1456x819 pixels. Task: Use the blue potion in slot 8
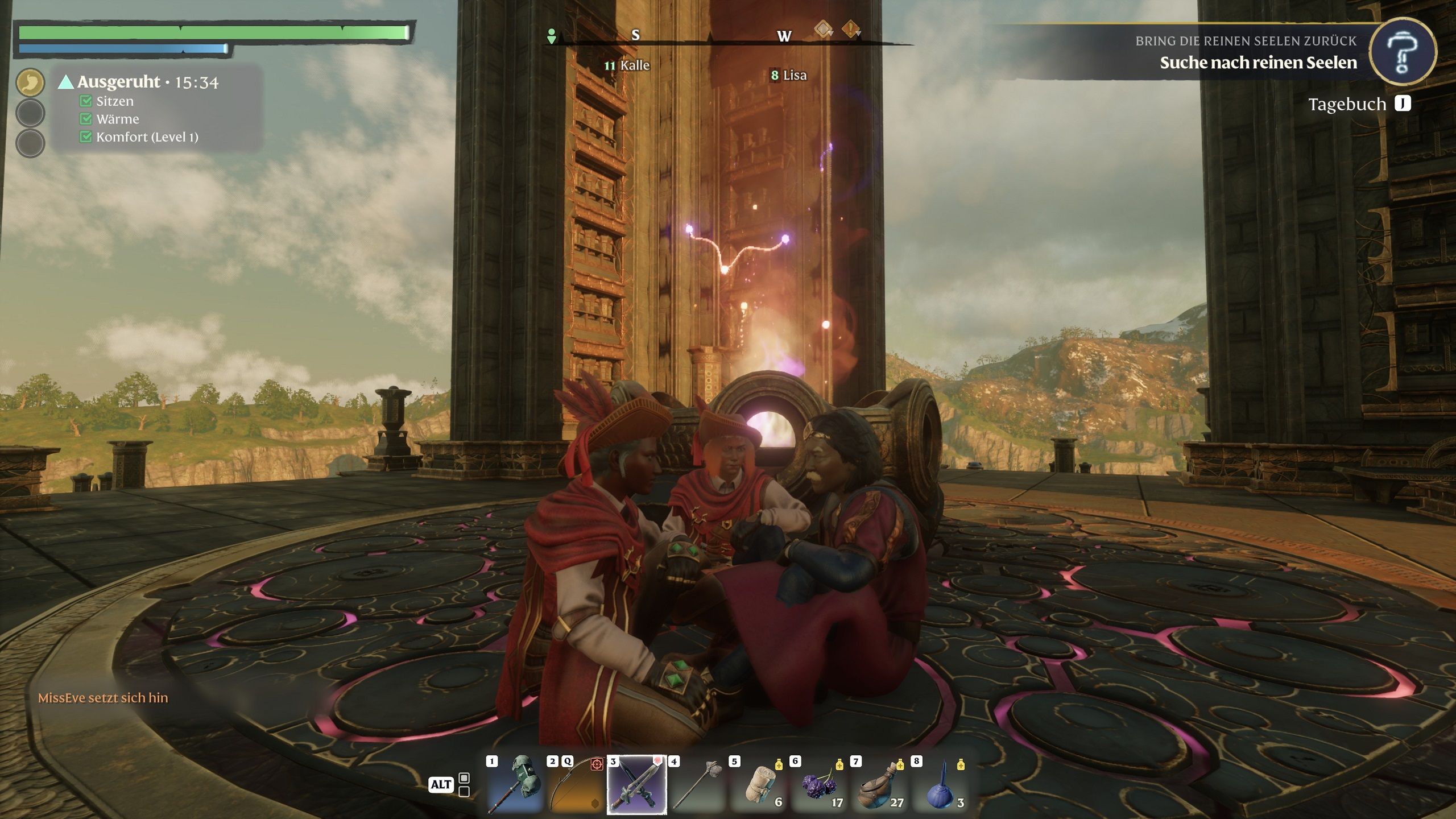tap(941, 784)
